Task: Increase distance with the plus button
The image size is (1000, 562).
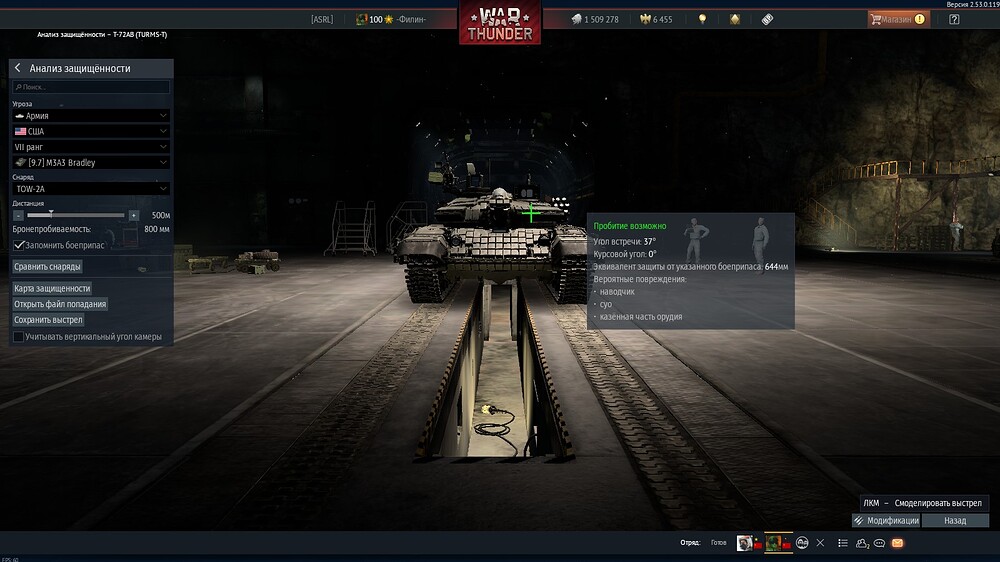Action: [134, 215]
